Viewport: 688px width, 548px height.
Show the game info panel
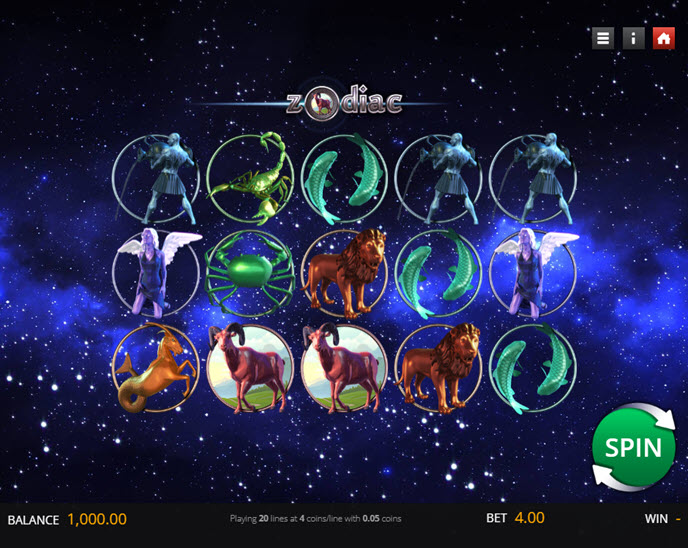[x=633, y=38]
